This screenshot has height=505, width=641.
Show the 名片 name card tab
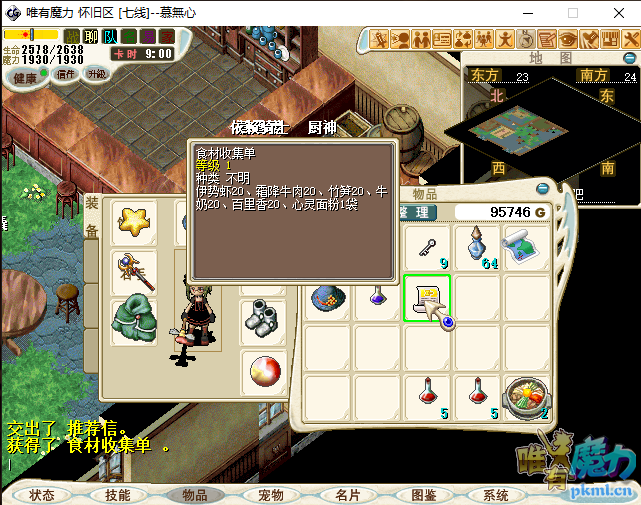348,495
